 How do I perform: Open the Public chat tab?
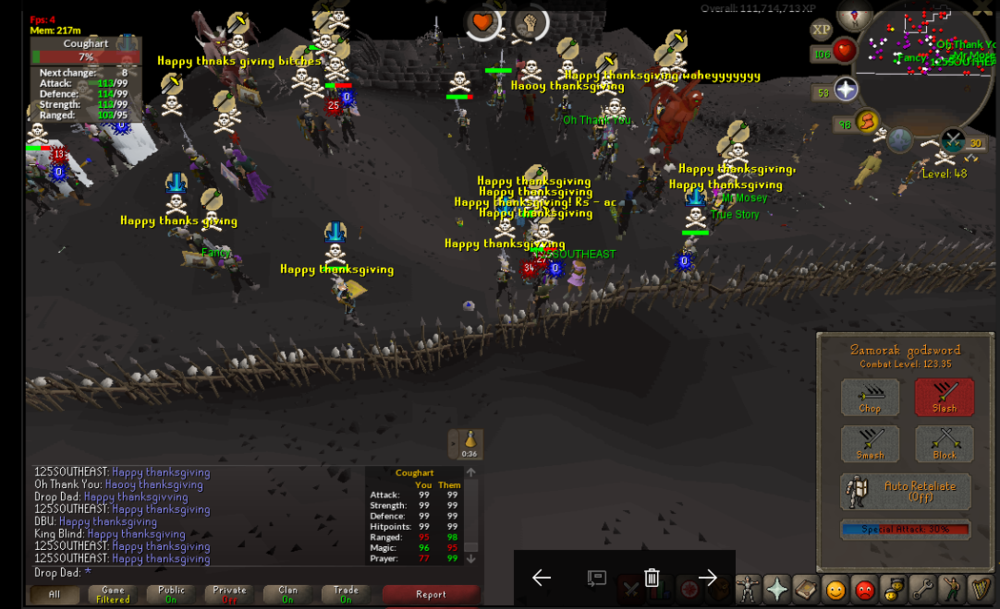pos(171,594)
